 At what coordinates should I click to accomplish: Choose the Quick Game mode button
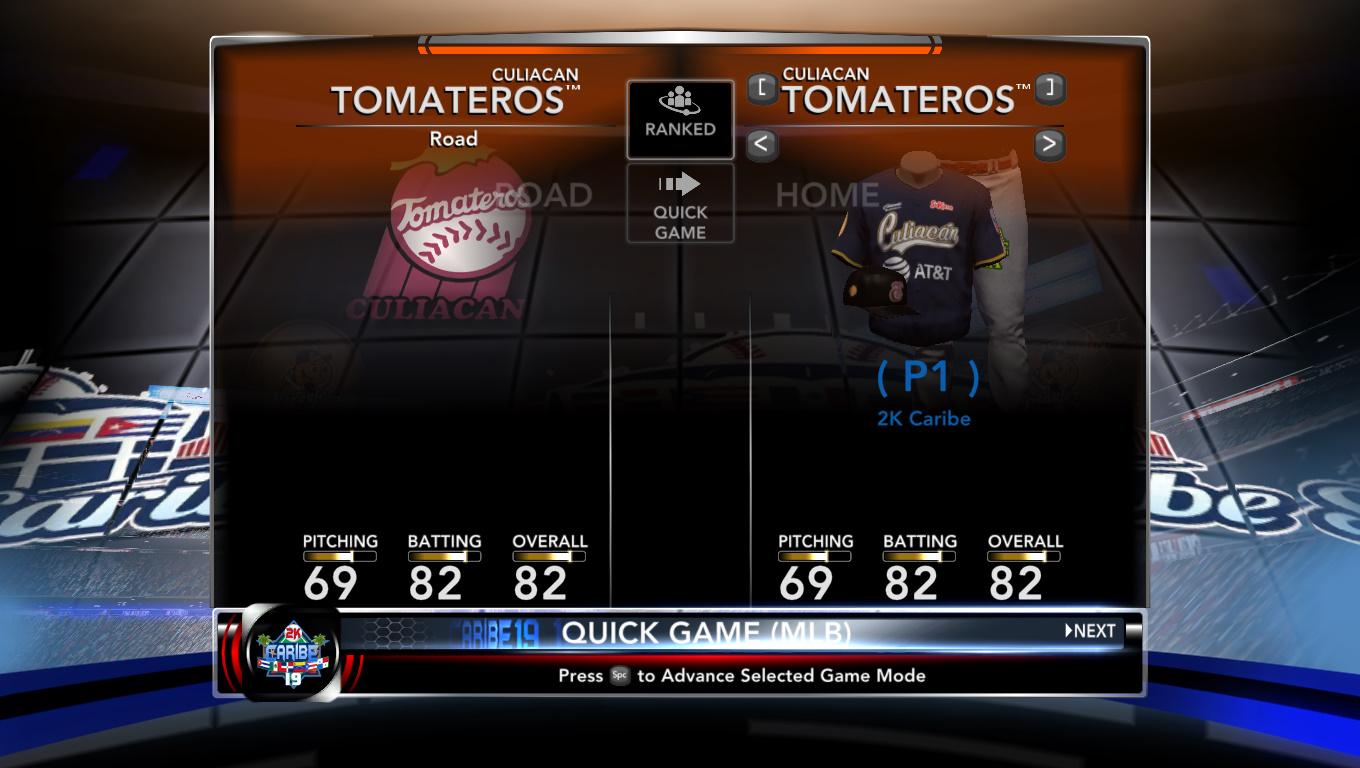(x=680, y=204)
